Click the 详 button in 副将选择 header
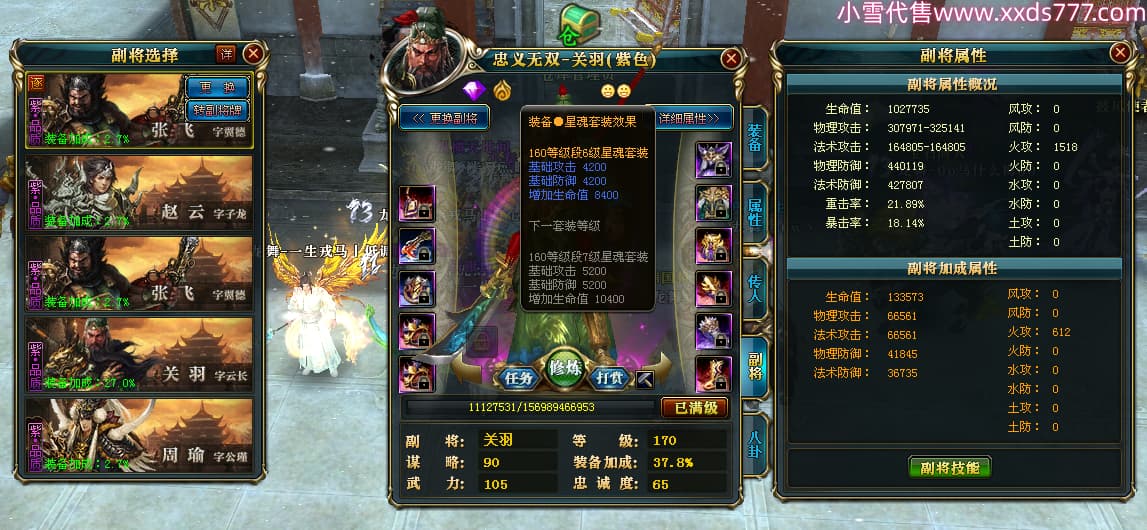Viewport: 1147px width, 530px height. (226, 54)
